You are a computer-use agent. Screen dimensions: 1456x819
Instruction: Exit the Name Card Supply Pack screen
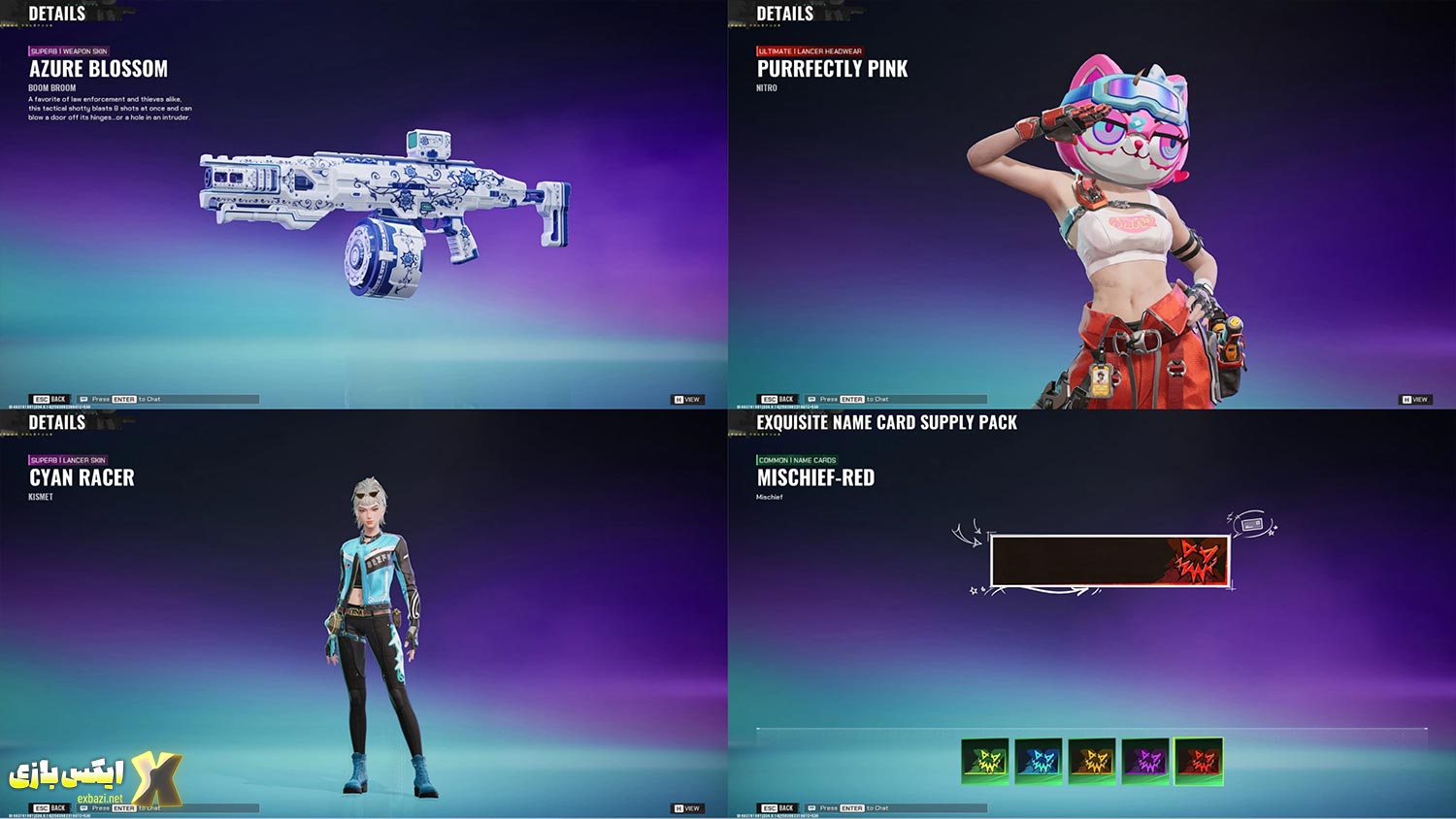pyautogui.click(x=778, y=807)
